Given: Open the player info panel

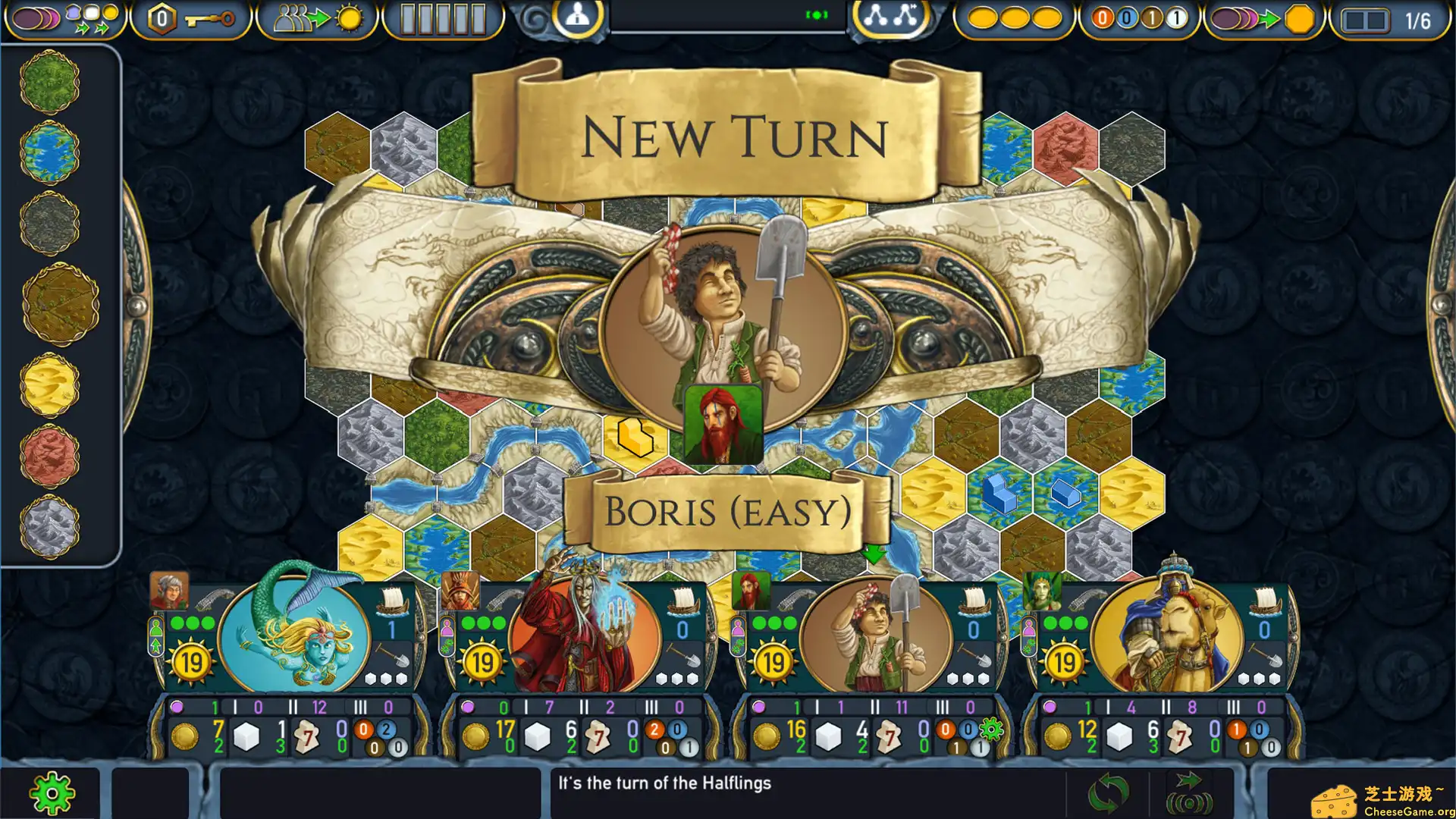Looking at the screenshot, I should 576,17.
